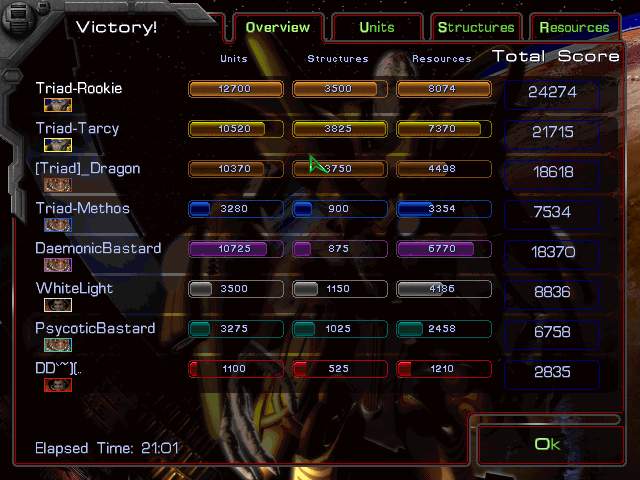Select Triad-Methos in the player list
Screen dimensions: 640x480
pyautogui.click(x=83, y=209)
